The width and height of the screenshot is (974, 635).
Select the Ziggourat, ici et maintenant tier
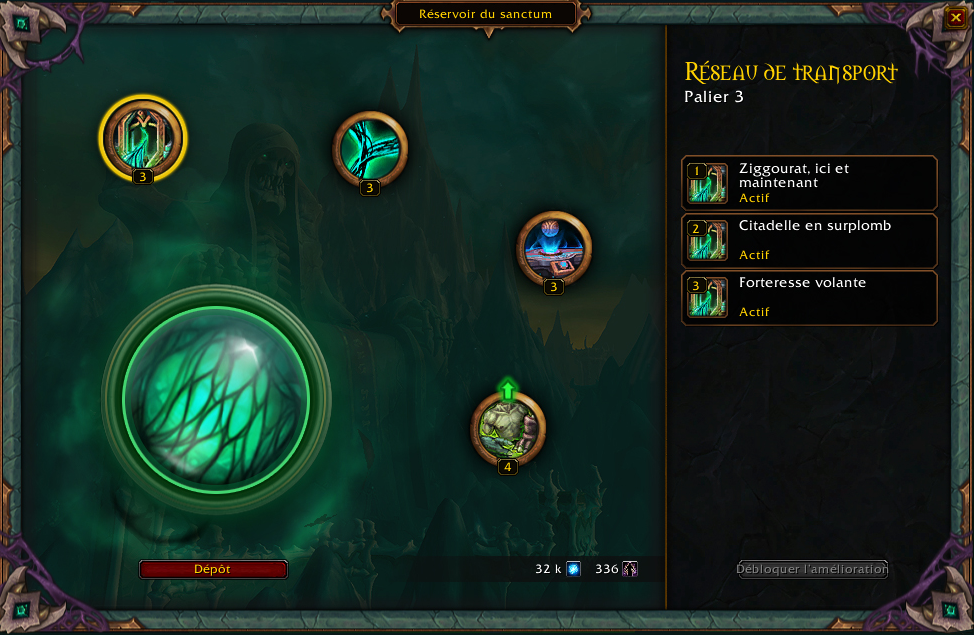tap(809, 183)
